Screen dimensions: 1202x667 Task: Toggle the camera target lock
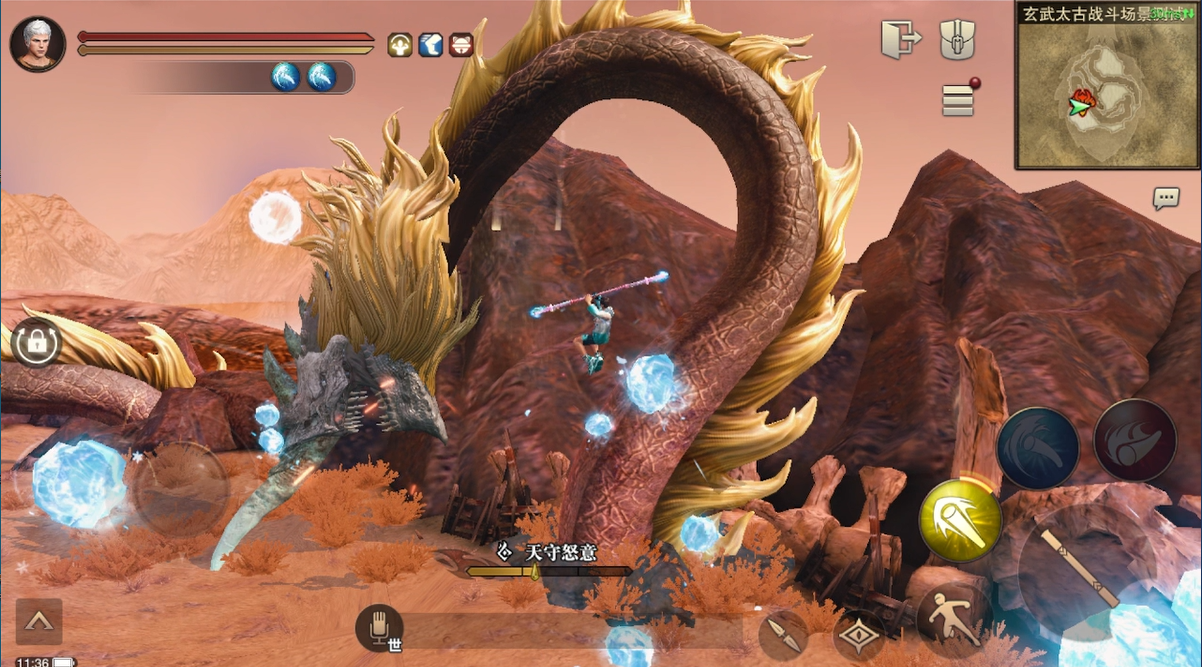36,343
